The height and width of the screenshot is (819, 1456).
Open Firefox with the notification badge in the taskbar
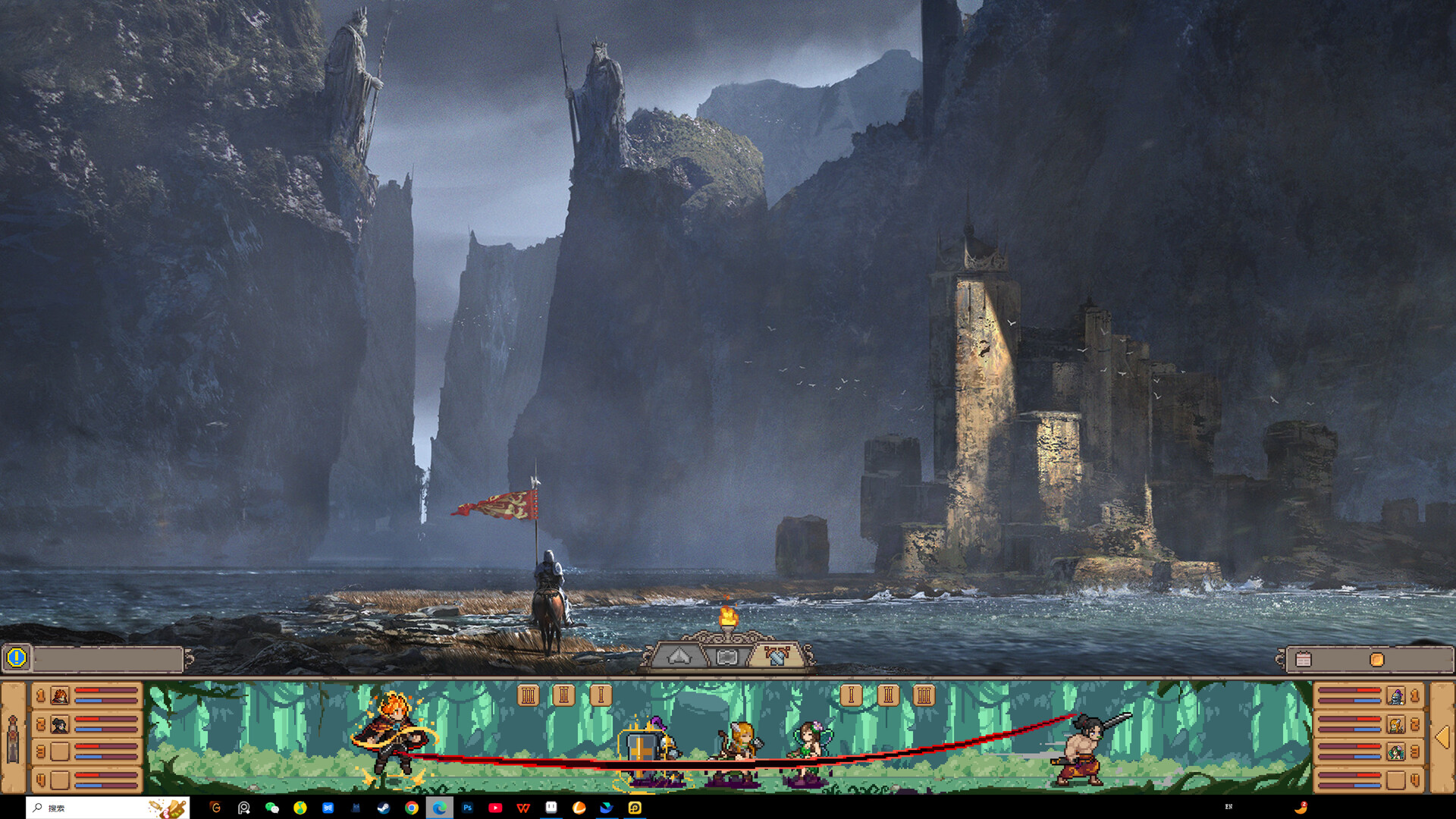point(1302,806)
